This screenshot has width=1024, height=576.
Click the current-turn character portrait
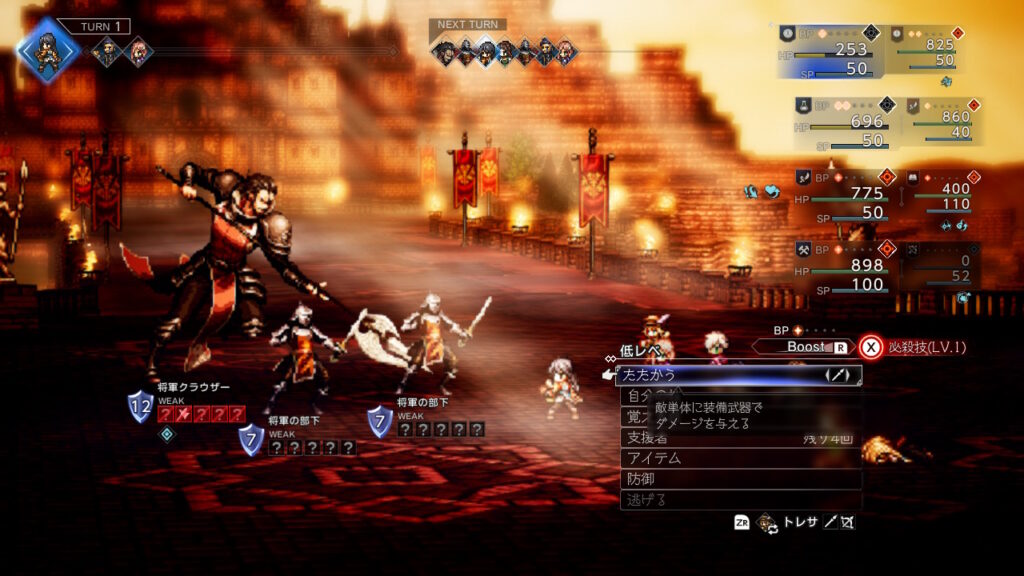[48, 50]
